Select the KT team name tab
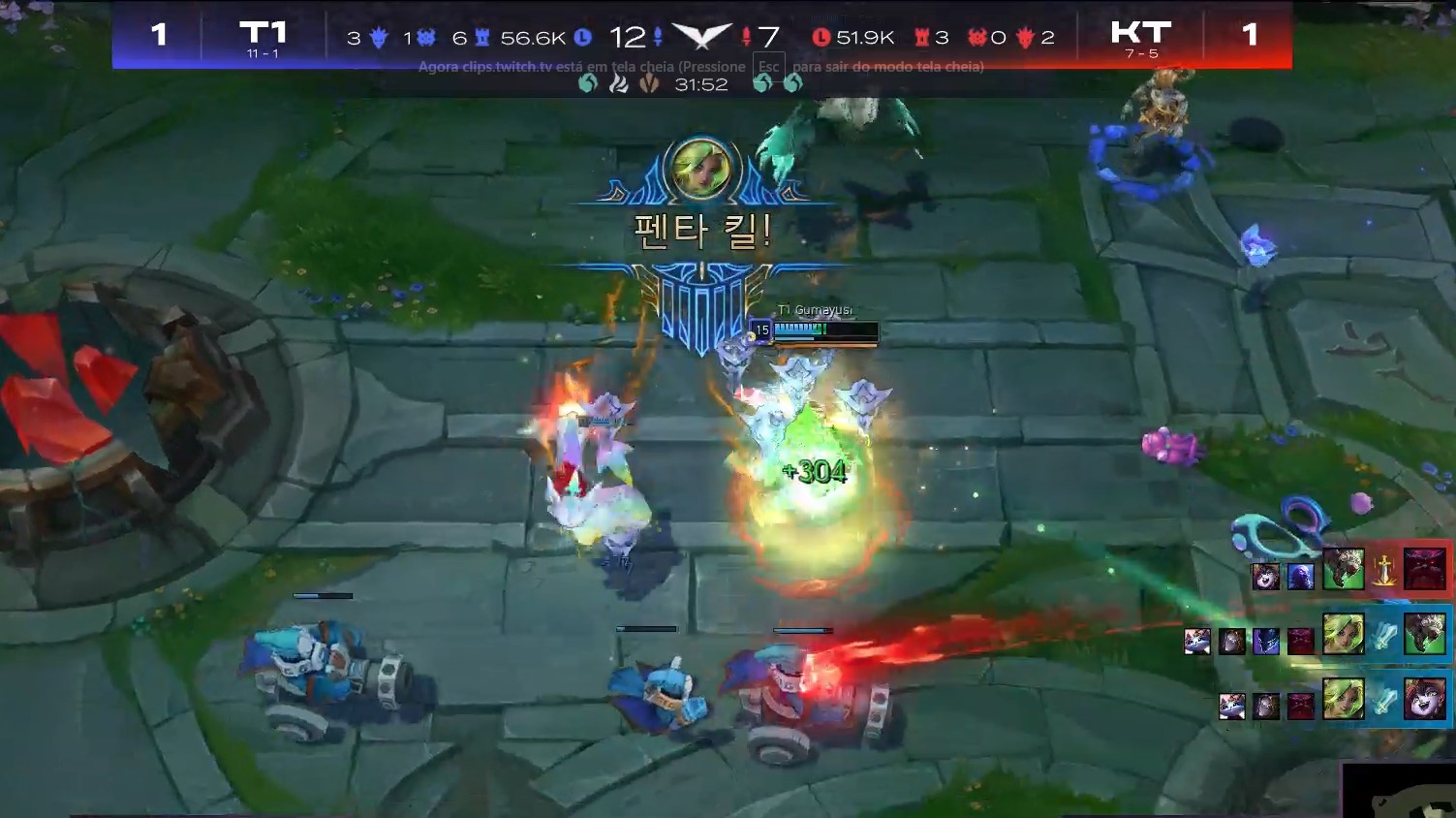This screenshot has height=818, width=1456. (1141, 34)
